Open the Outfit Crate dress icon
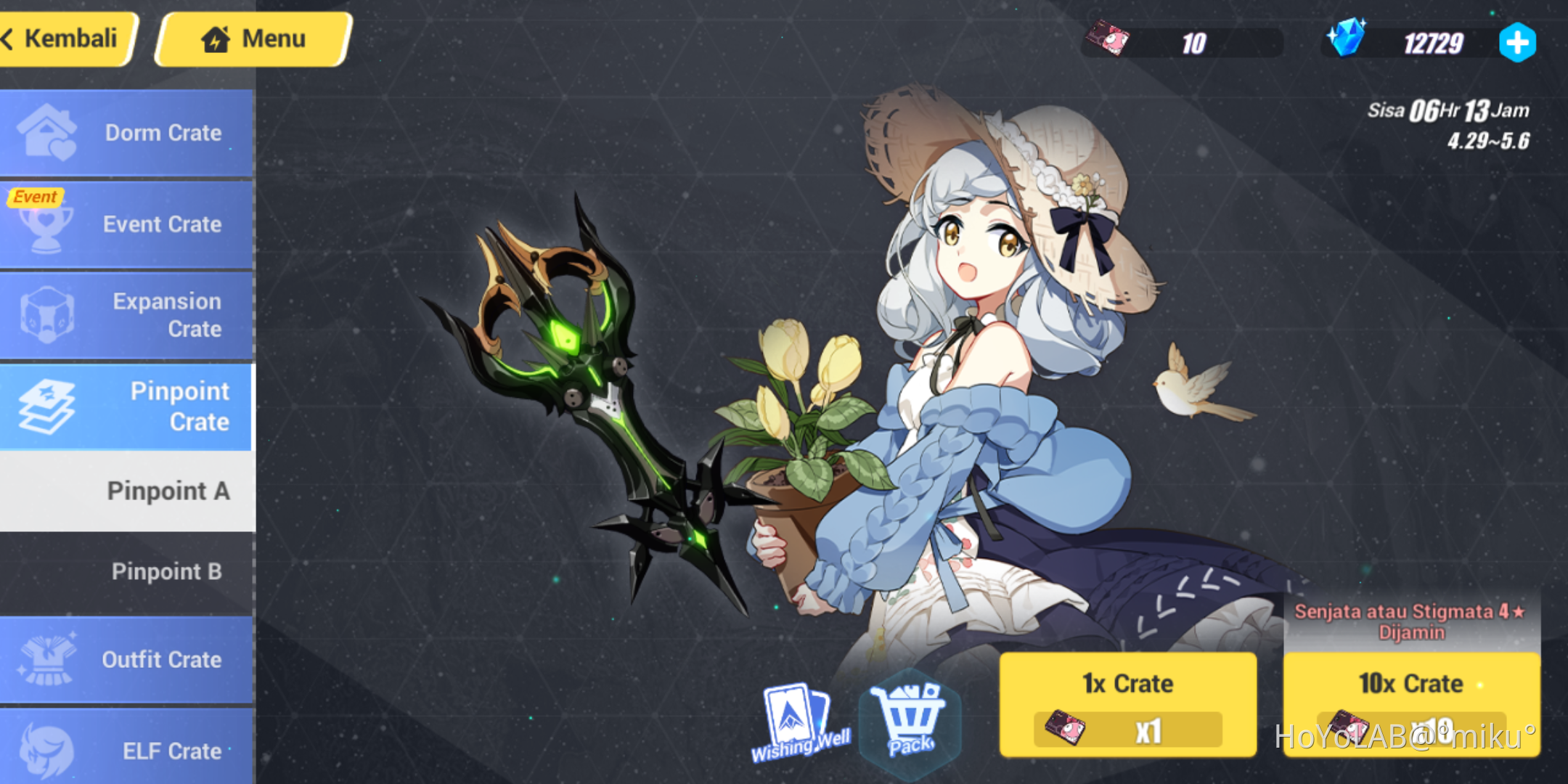This screenshot has height=784, width=1568. click(127, 660)
